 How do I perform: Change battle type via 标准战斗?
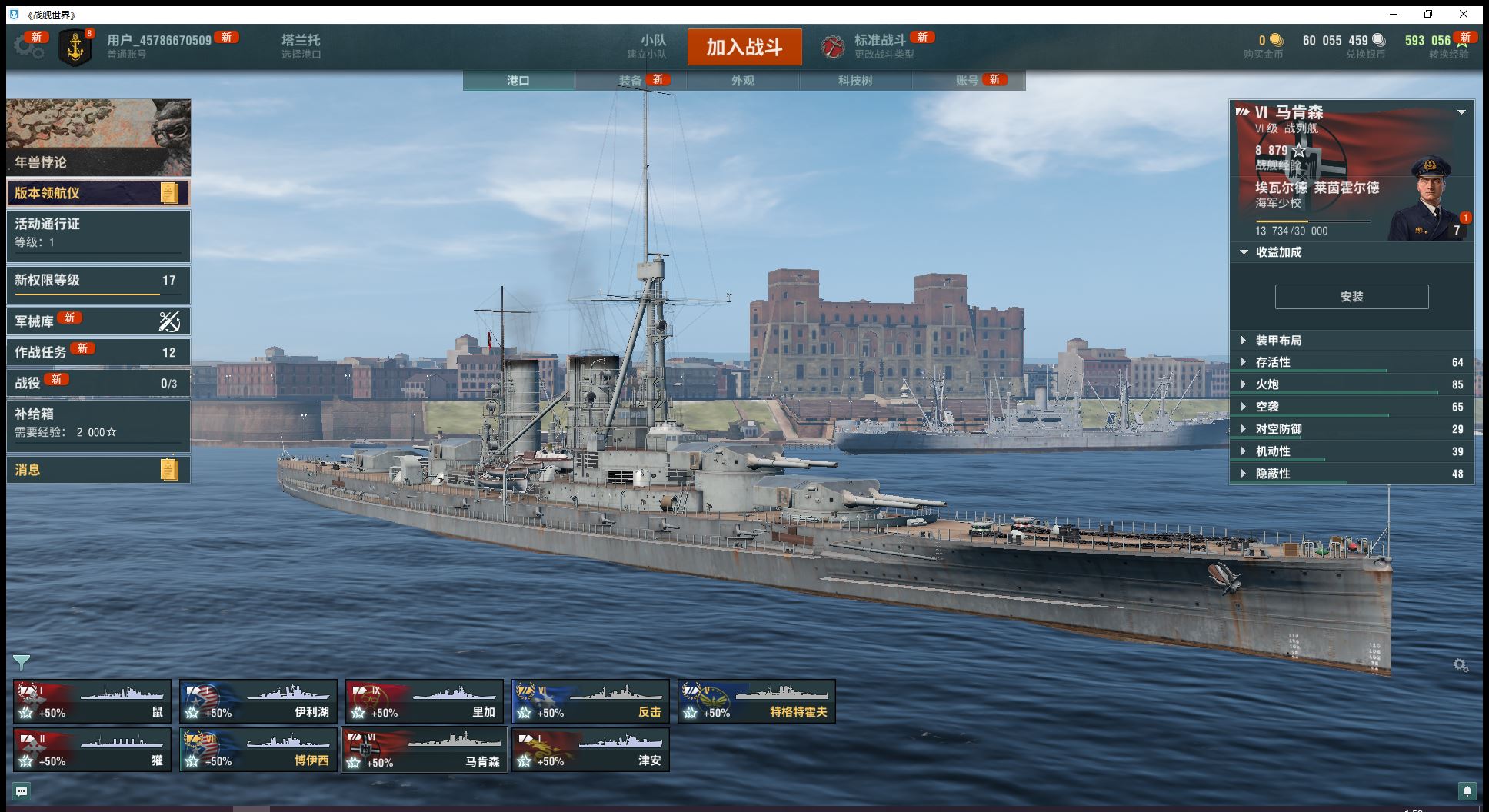(878, 46)
